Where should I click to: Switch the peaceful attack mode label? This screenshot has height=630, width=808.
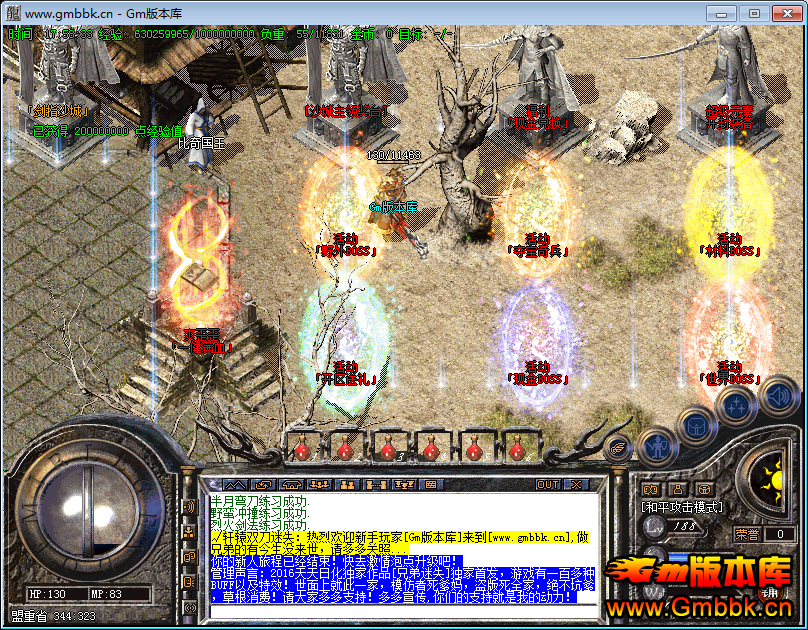[x=682, y=507]
